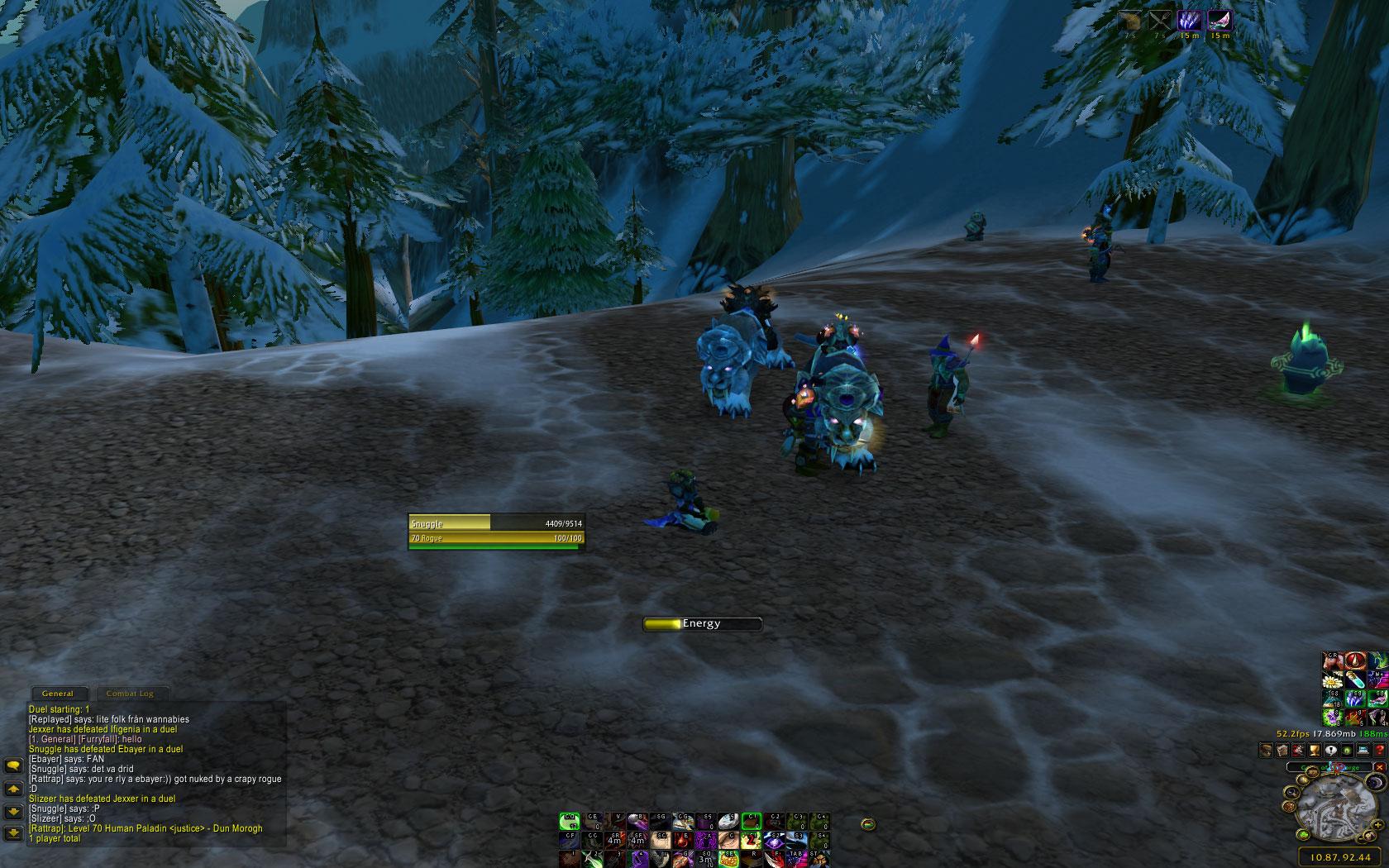Use the green-highlighted ability bound to CQ
The width and height of the screenshot is (1389, 868).
(x=569, y=821)
